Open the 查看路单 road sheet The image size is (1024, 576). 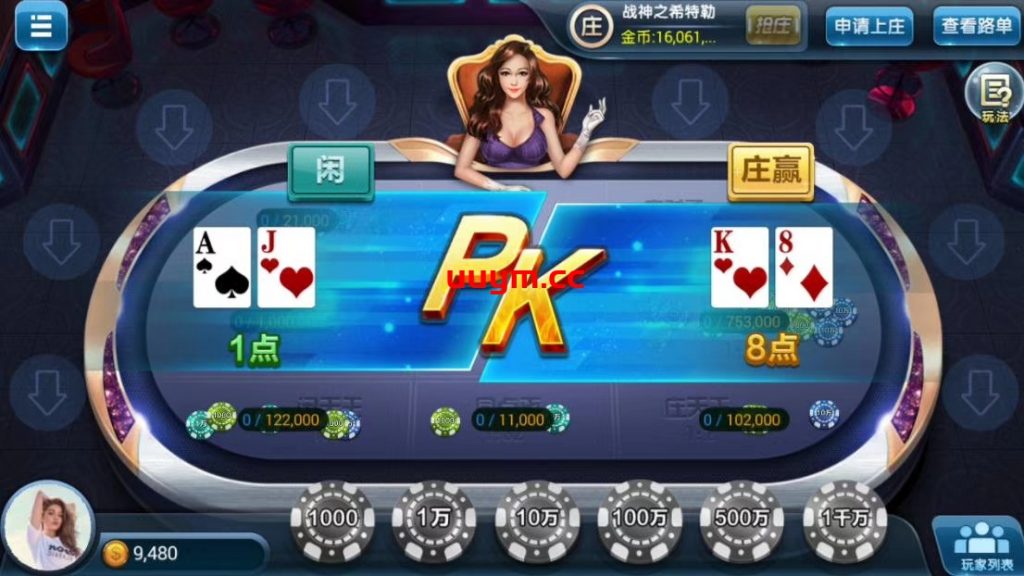977,27
